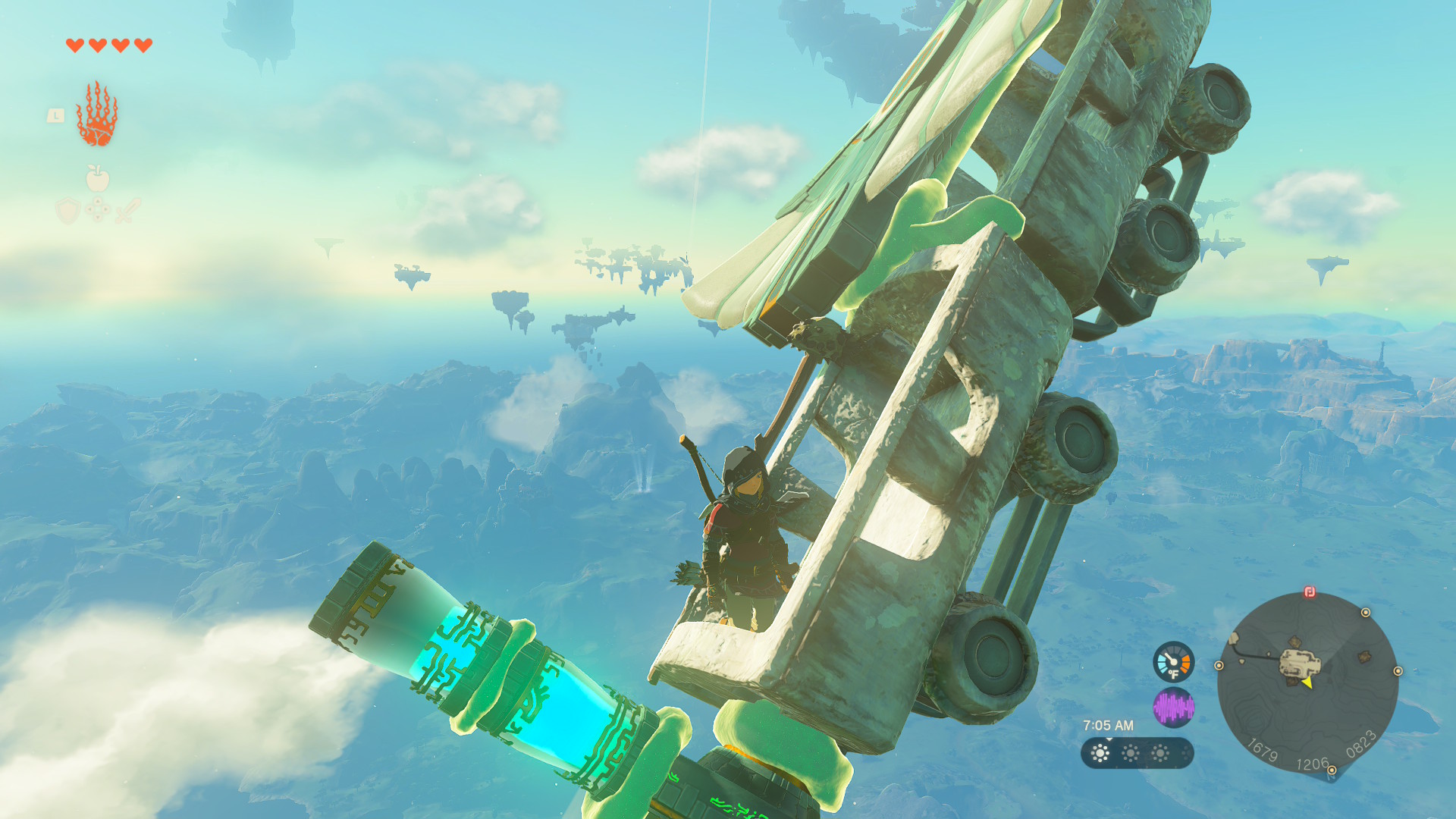Choose the faded shield equipment icon
The image size is (1456, 819).
coord(67,210)
